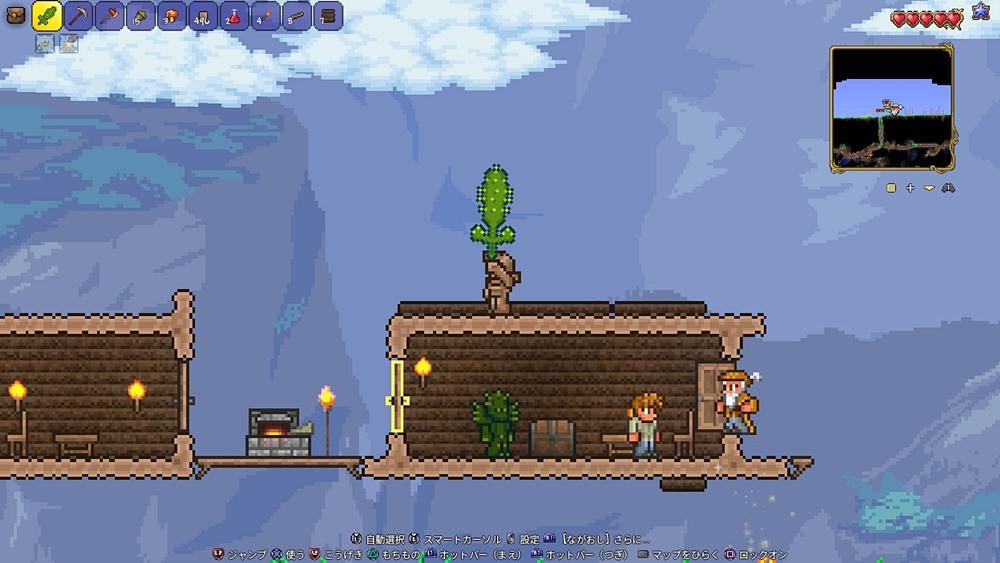The height and width of the screenshot is (563, 1000).
Task: Select the cactus sword hotbar slot
Action: [46, 15]
